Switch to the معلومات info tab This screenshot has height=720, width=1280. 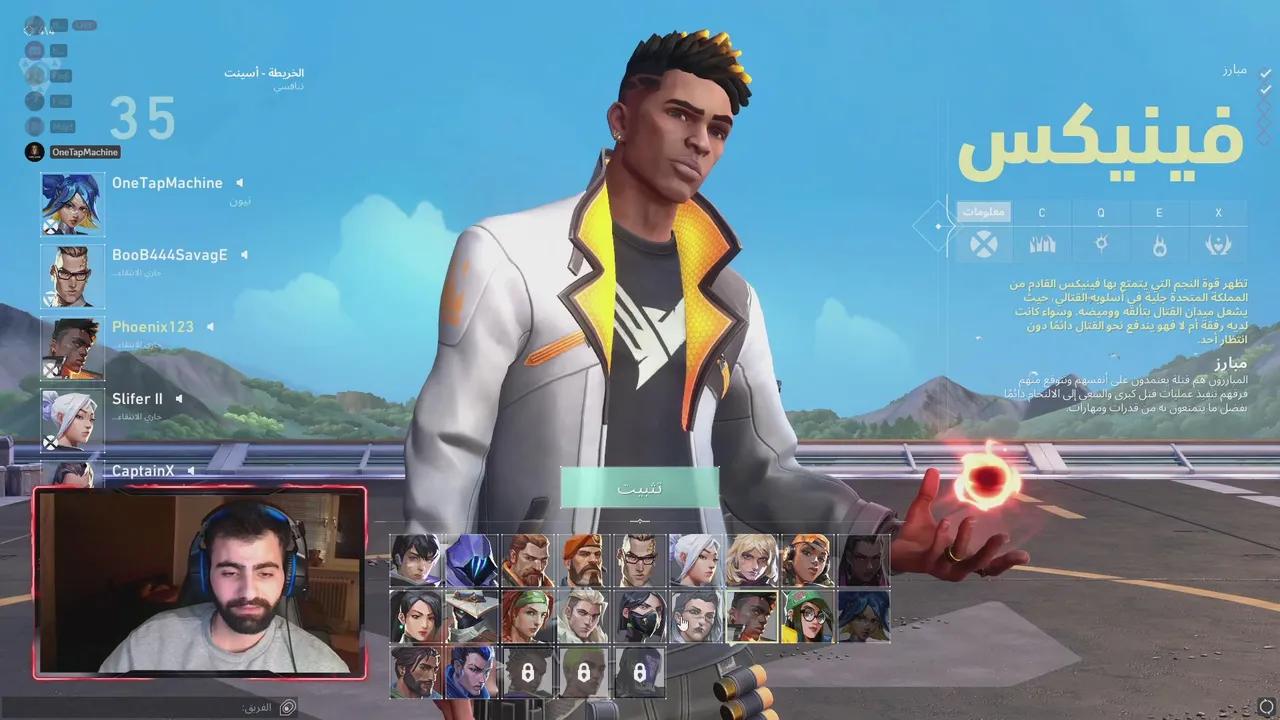point(985,212)
